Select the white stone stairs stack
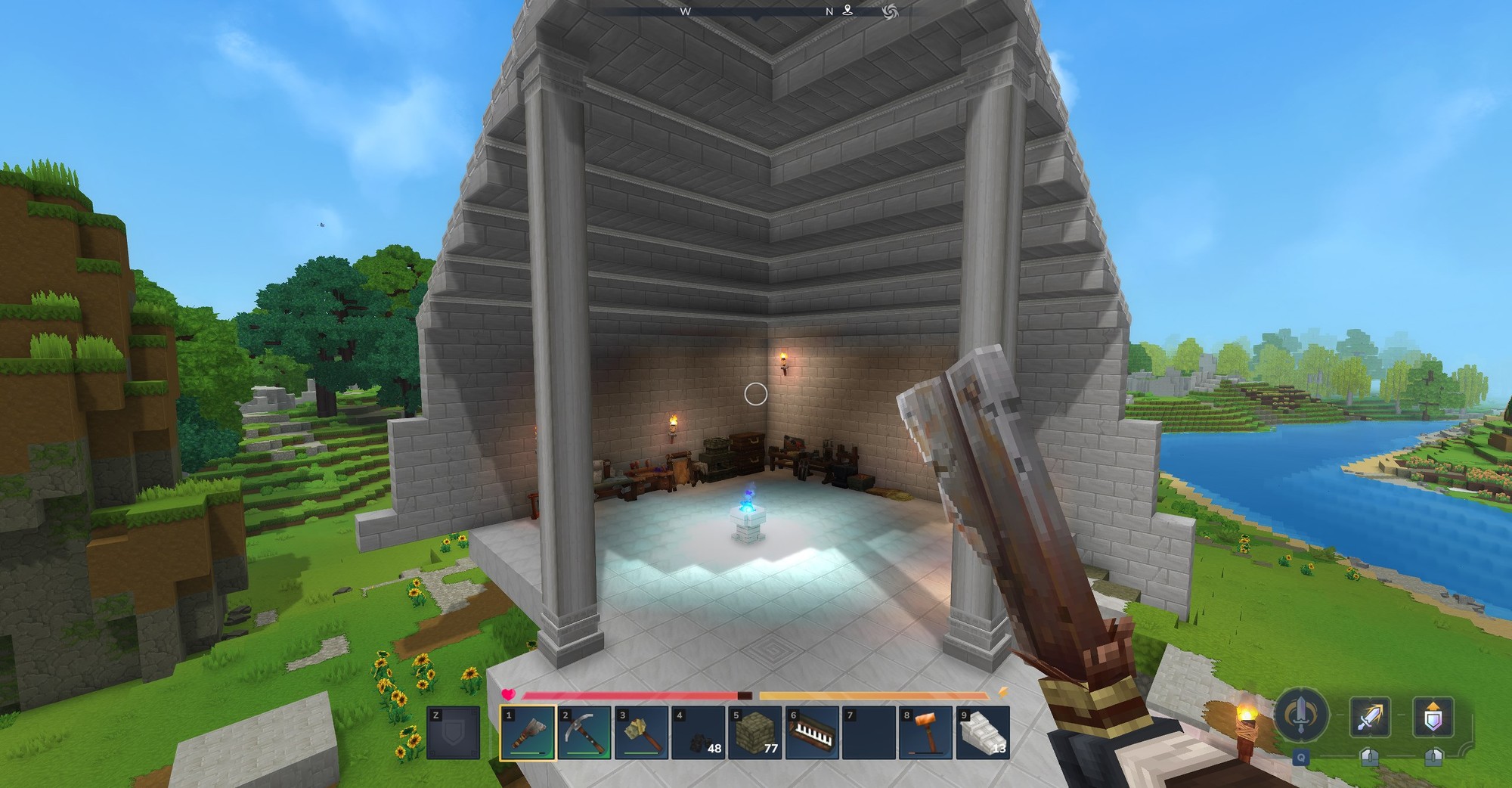The height and width of the screenshot is (788, 1512). coord(983,733)
